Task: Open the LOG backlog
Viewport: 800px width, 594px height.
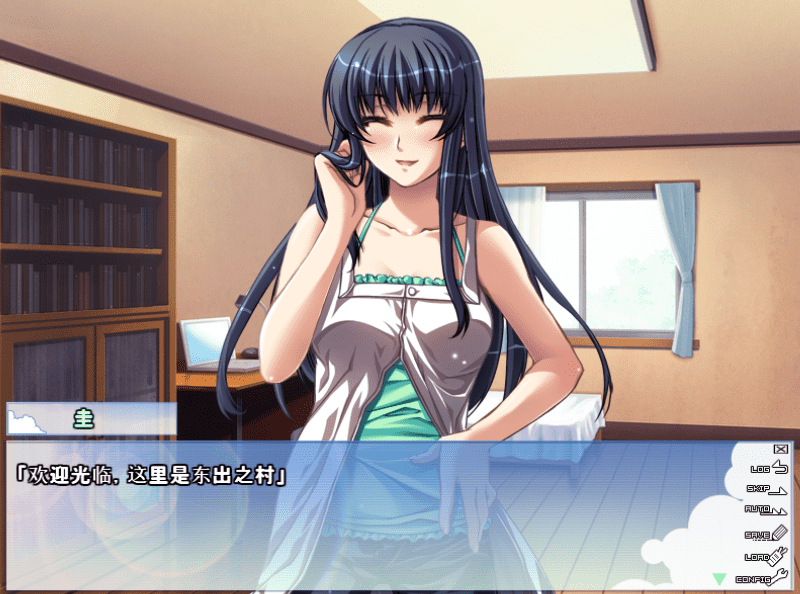Action: coord(768,467)
